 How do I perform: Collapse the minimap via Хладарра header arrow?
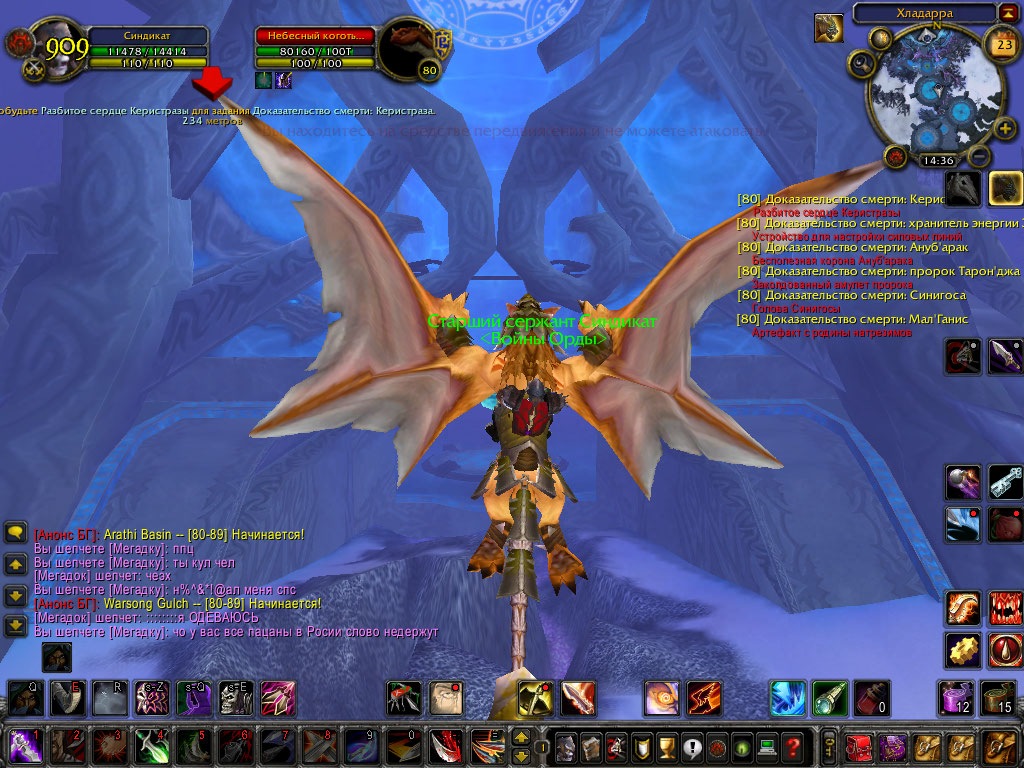[1006, 13]
